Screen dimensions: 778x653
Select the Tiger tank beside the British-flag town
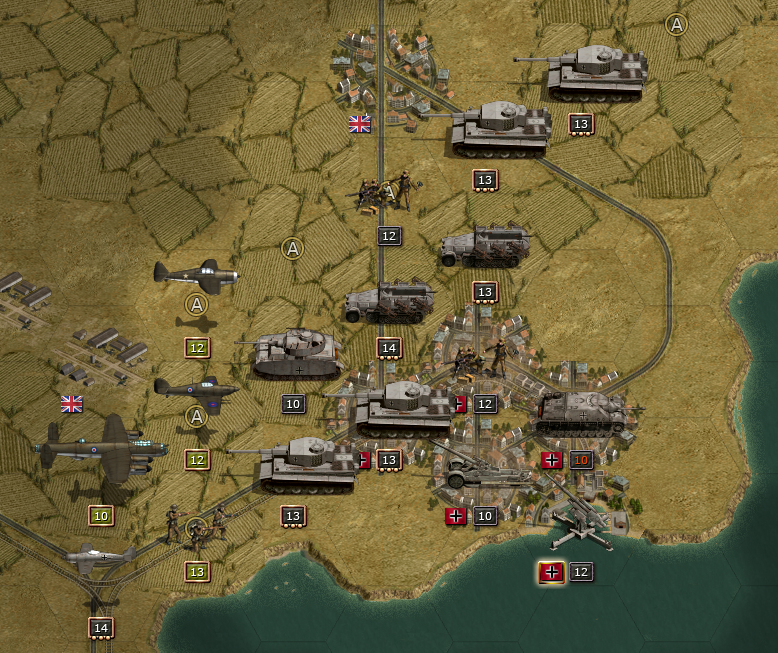(499, 128)
